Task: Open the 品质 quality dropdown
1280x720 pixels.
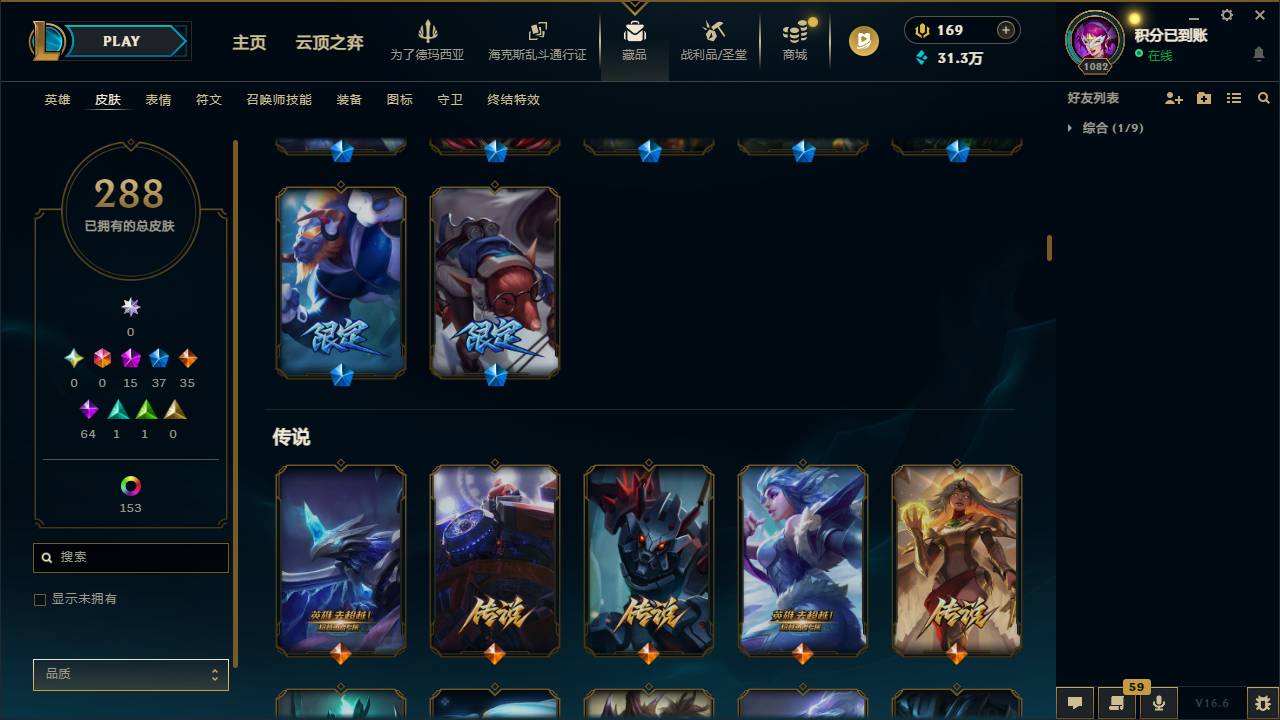Action: click(x=130, y=674)
